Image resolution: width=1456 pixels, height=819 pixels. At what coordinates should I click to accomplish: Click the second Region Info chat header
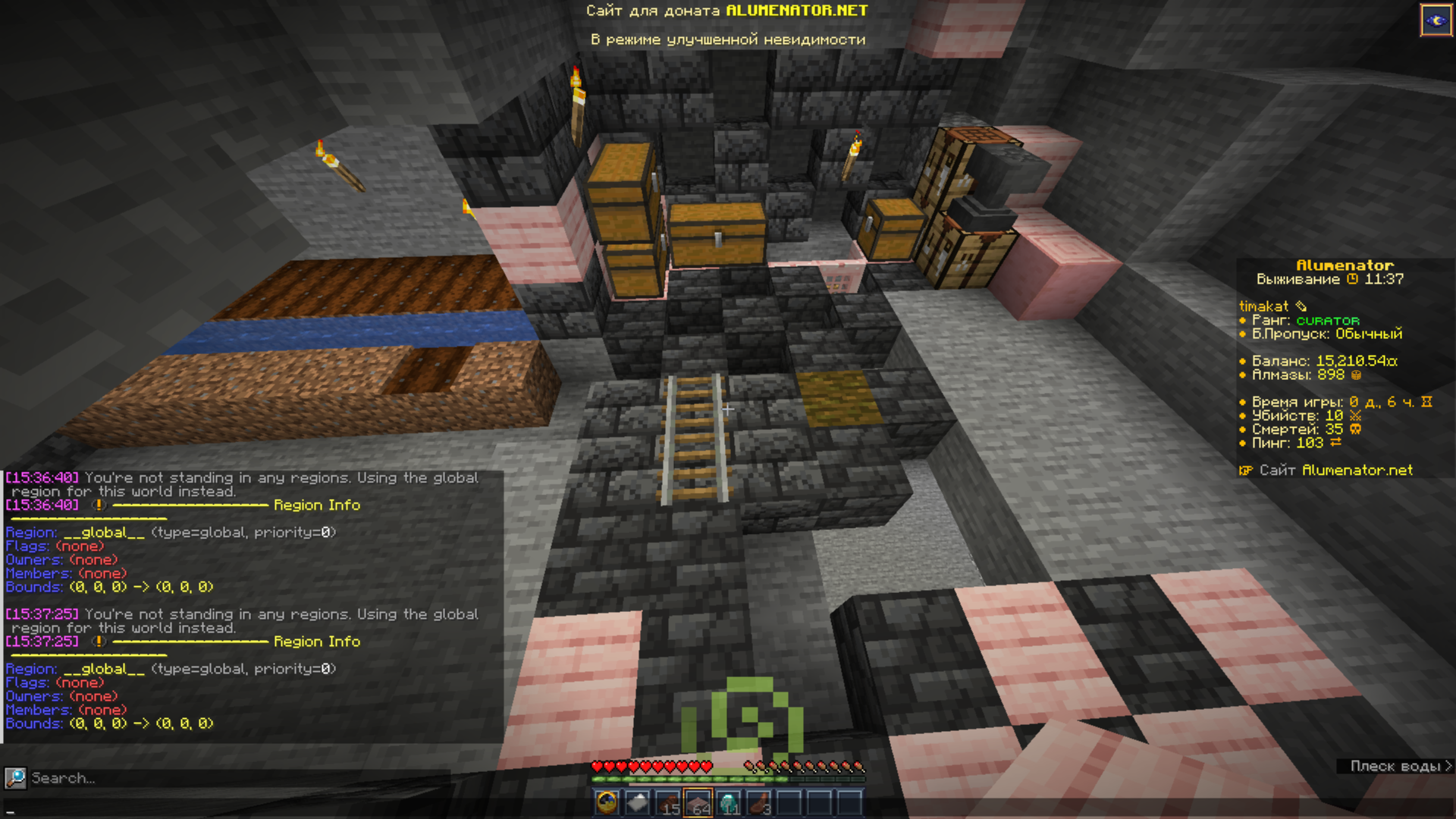point(316,642)
